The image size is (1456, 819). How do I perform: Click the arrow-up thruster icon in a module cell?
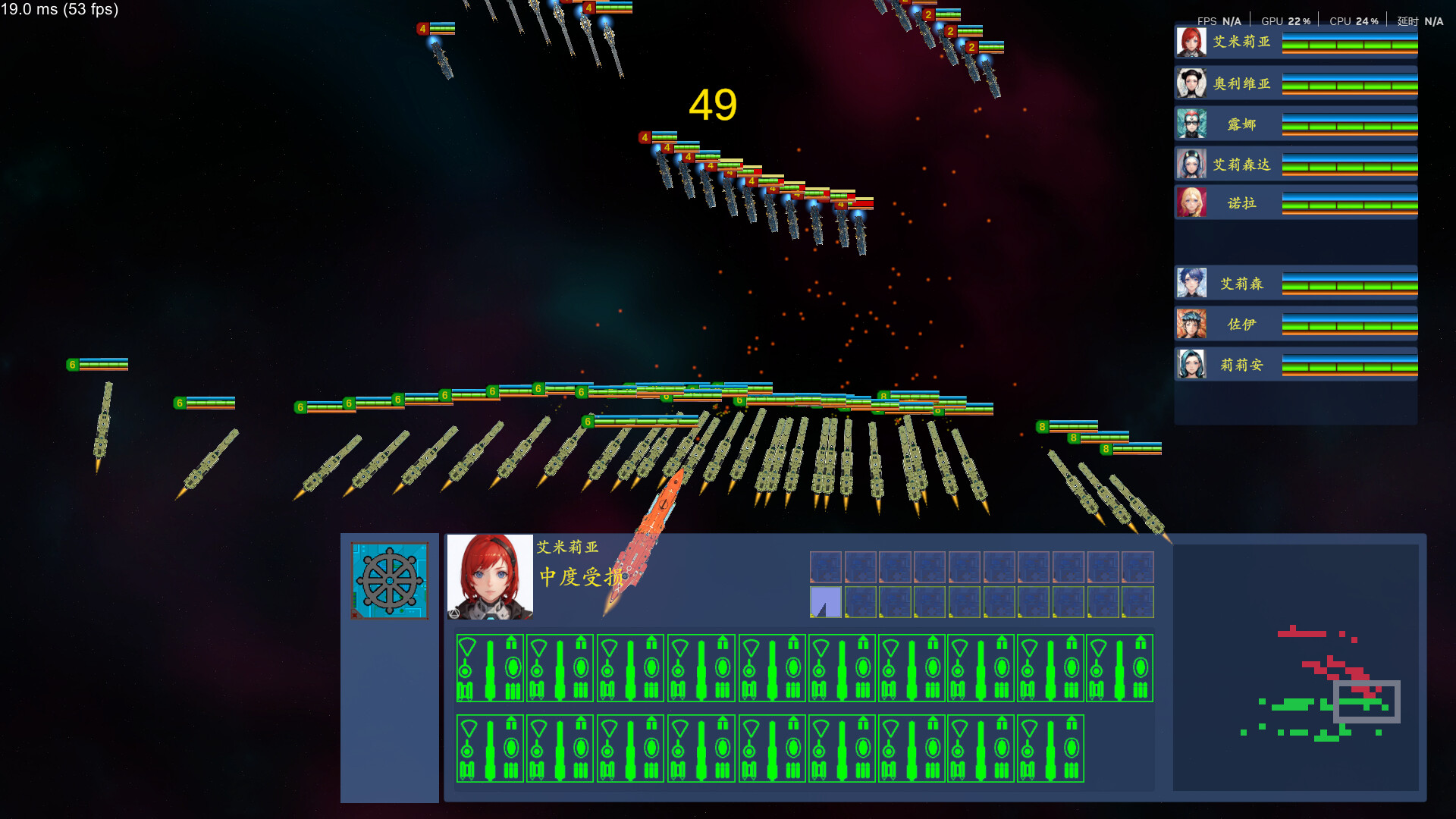click(510, 642)
